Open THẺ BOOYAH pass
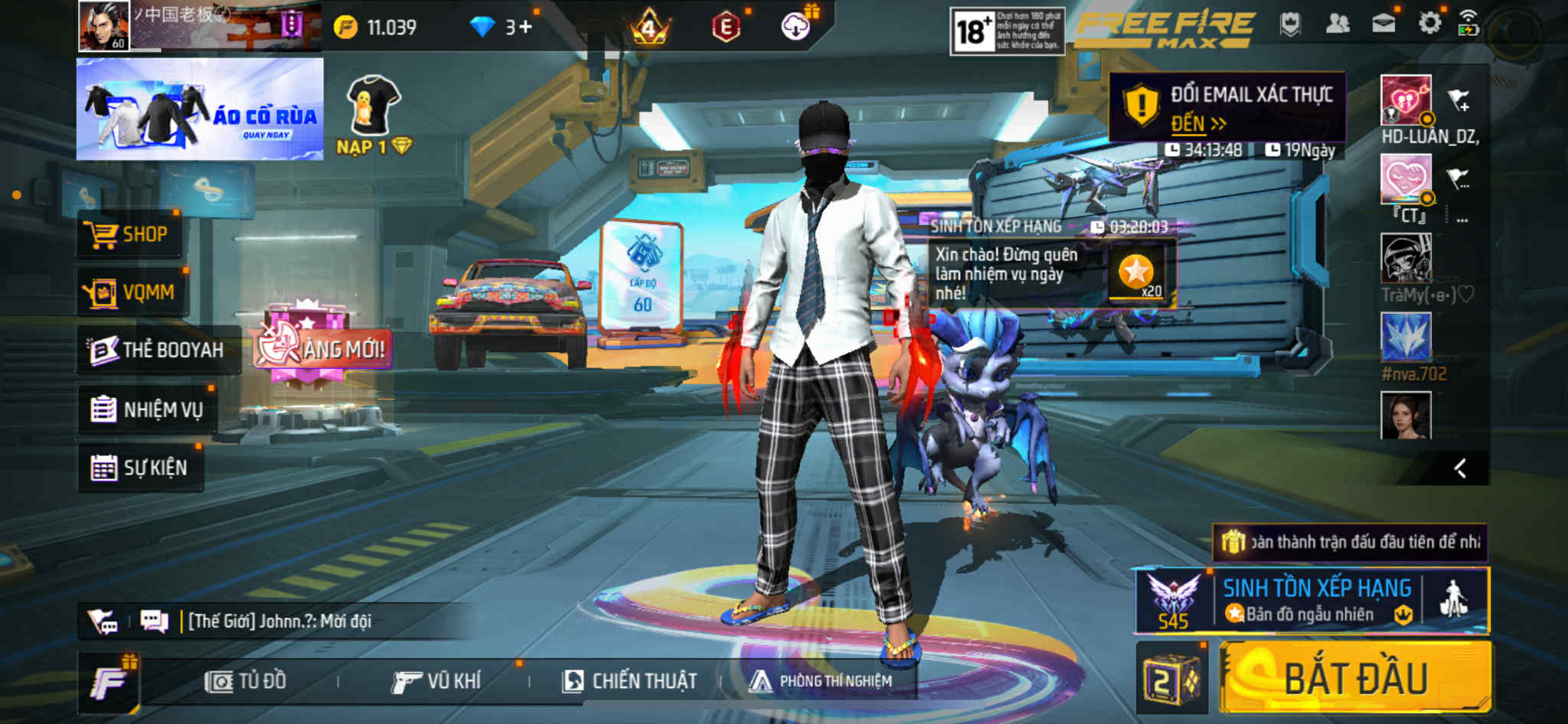1568x724 pixels. (158, 351)
